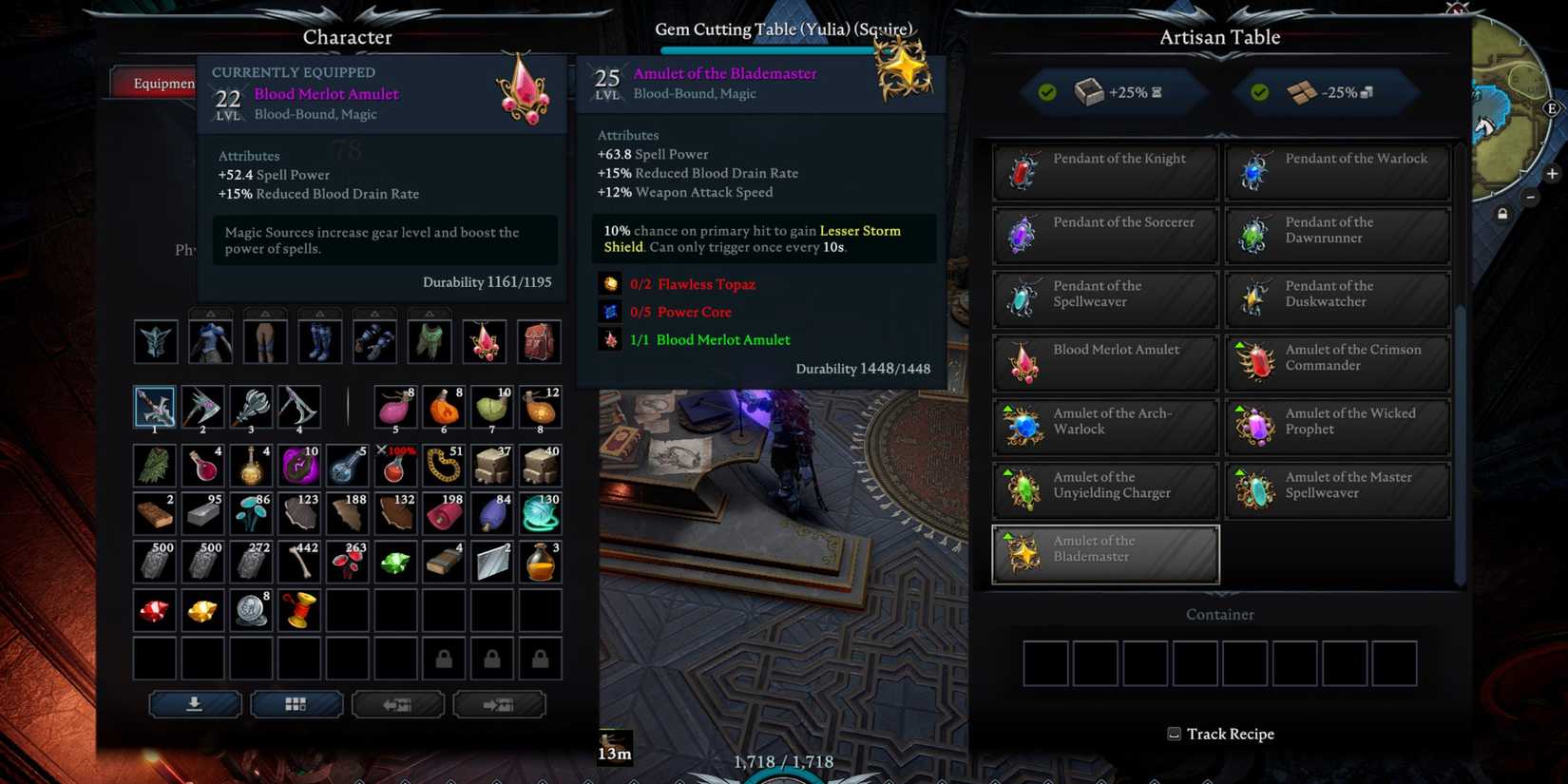Click the compact stacks grid icon
Viewport: 1568px width, 784px height.
click(x=296, y=703)
